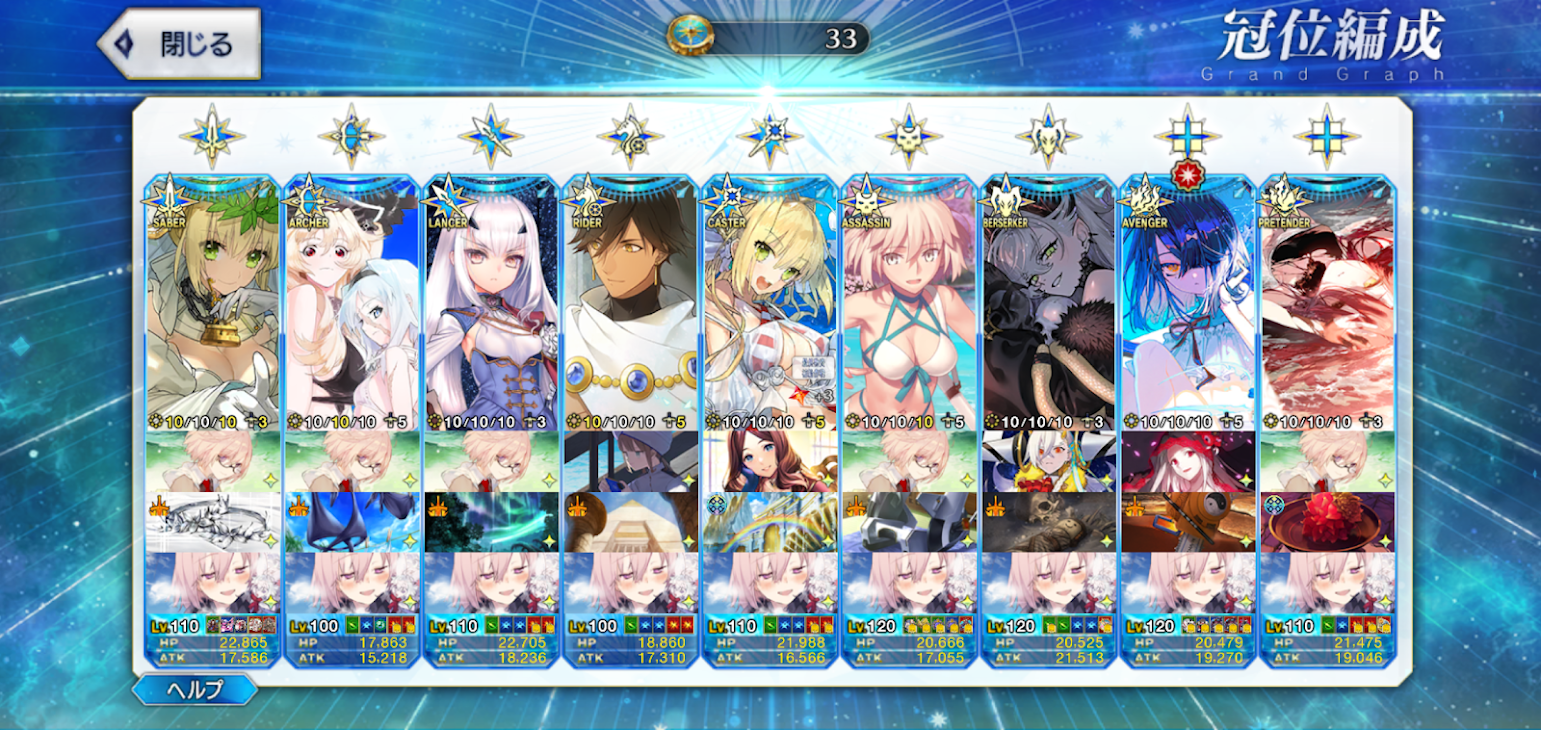Select the brown-haired woman slot under Caster

click(769, 461)
